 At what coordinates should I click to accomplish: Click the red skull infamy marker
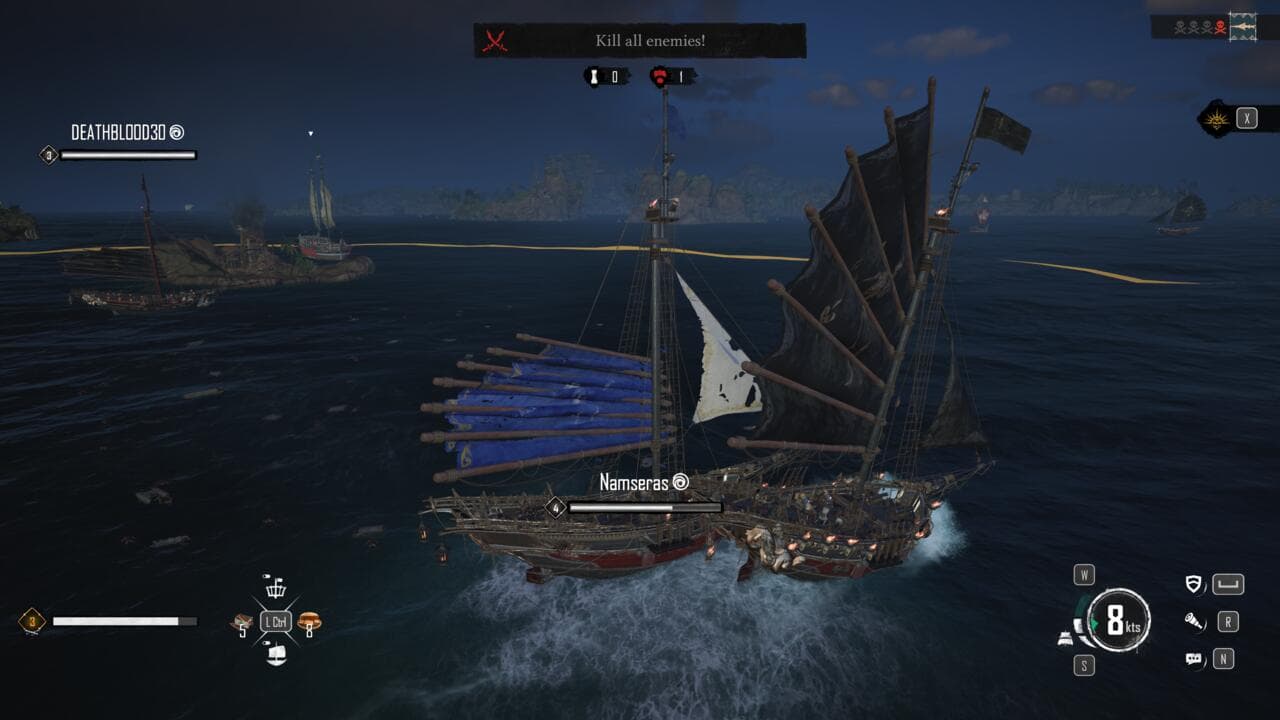tap(1219, 26)
